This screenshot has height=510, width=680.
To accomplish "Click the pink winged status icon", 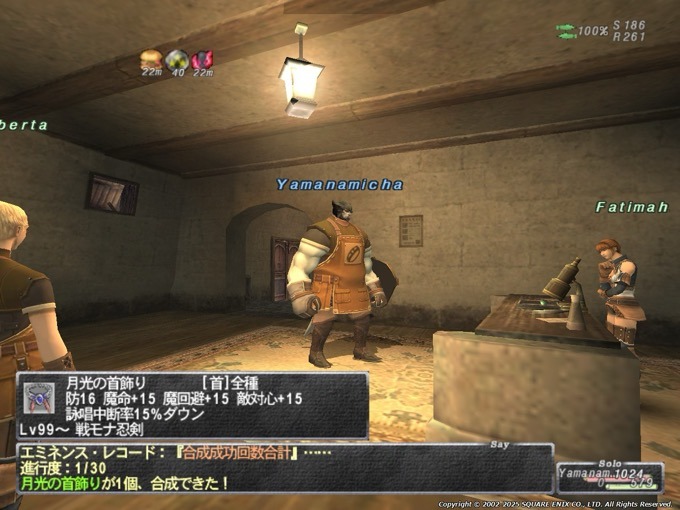I will coord(202,59).
